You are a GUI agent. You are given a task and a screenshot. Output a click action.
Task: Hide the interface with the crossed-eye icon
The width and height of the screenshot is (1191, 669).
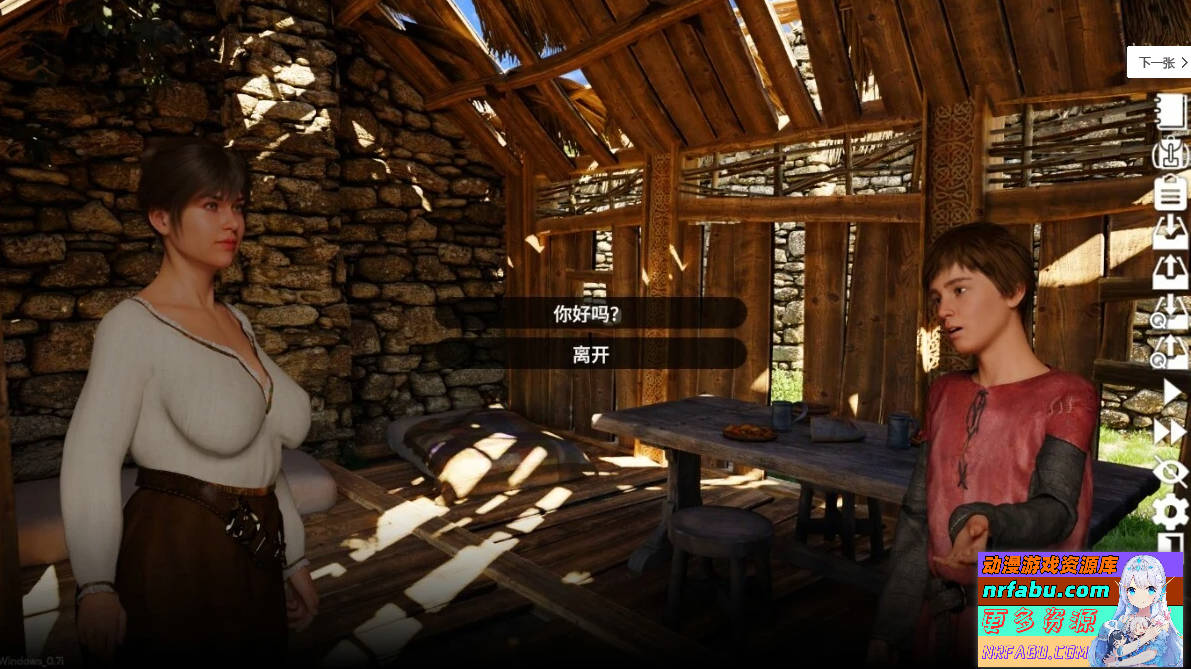[1170, 472]
